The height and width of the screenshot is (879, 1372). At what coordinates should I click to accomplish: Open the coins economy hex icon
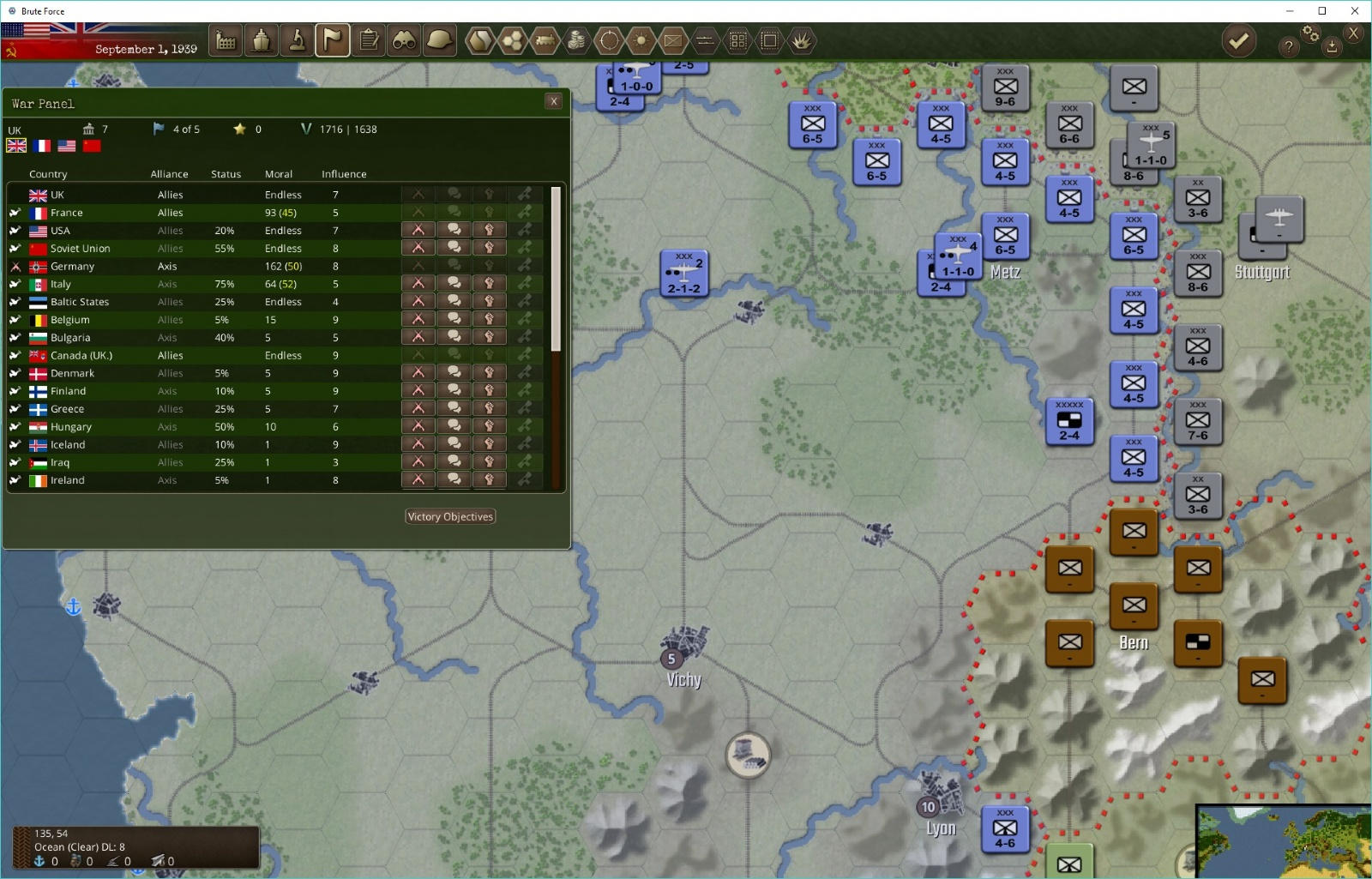(577, 40)
